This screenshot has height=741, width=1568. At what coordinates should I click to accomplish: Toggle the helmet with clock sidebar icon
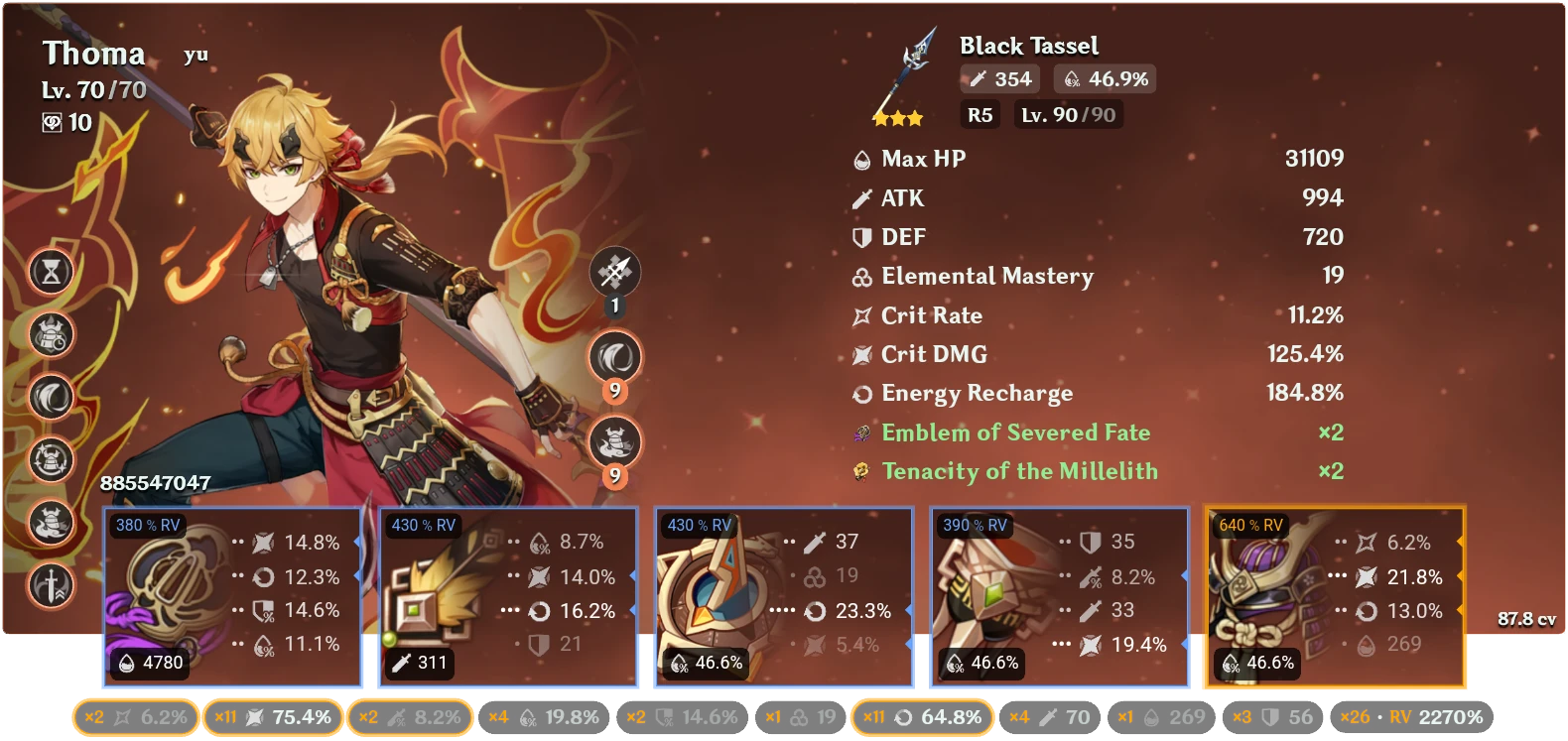click(x=50, y=335)
